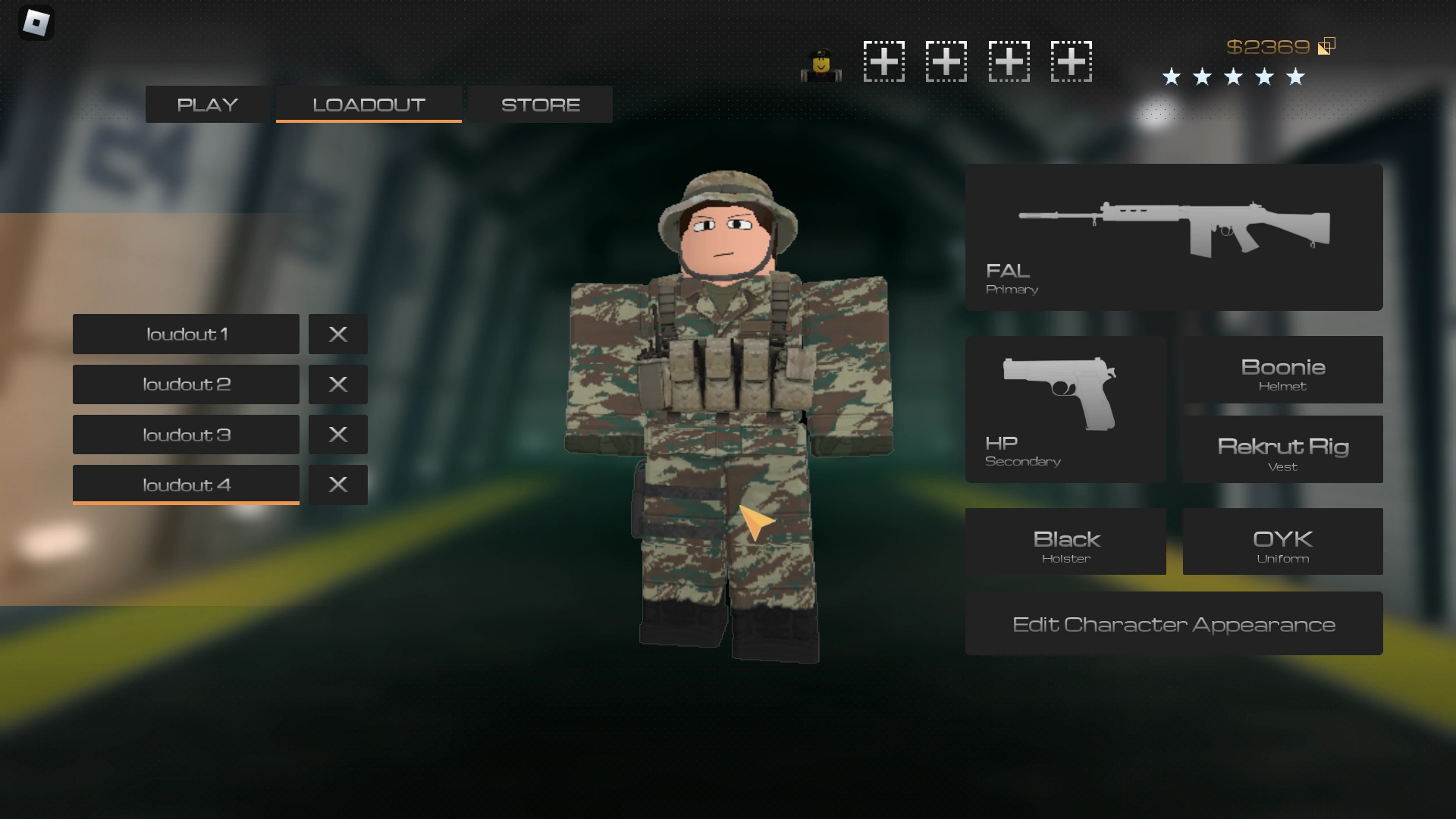
Task: Select the fifth rating star
Action: [x=1295, y=77]
